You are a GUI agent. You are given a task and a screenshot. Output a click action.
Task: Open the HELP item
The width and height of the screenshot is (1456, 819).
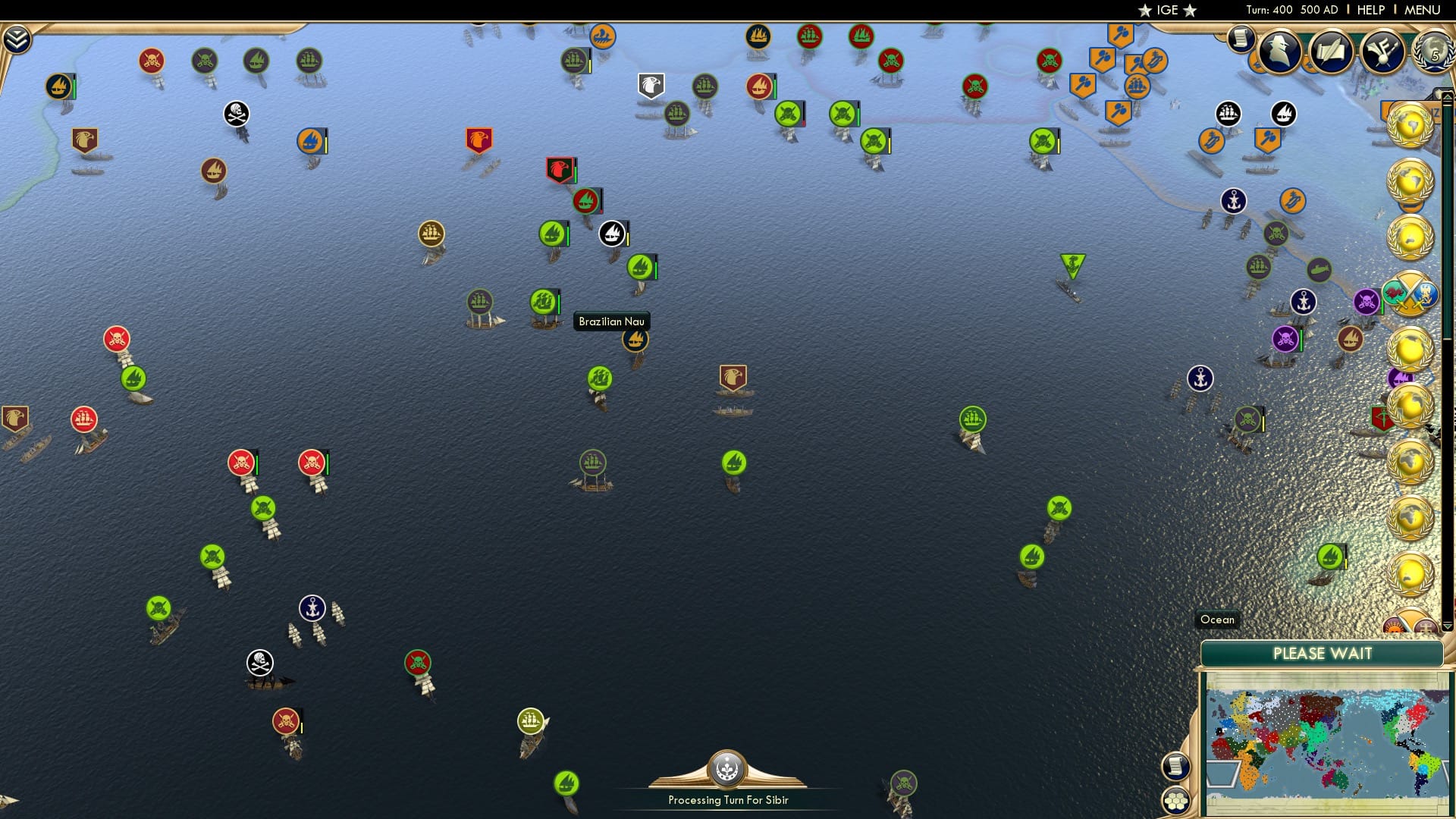[x=1373, y=9]
